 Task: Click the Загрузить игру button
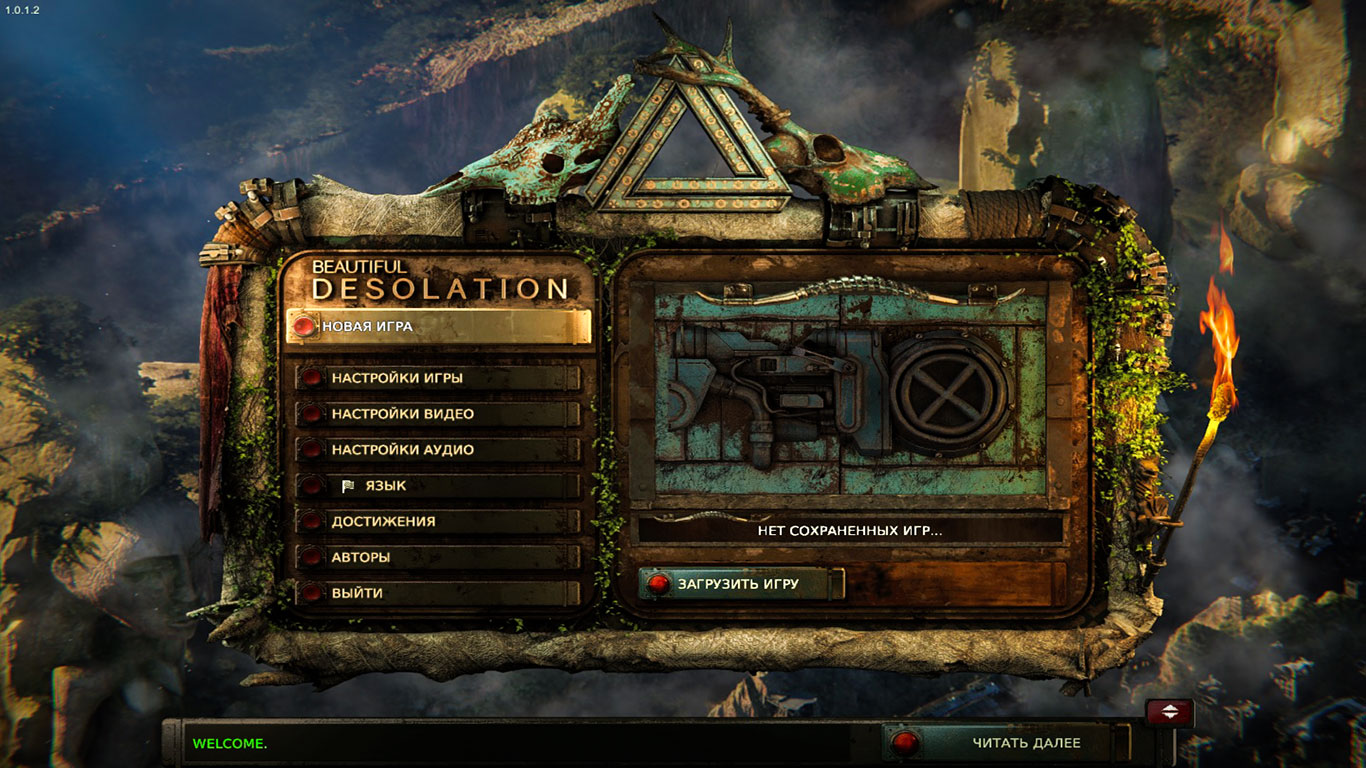click(740, 584)
